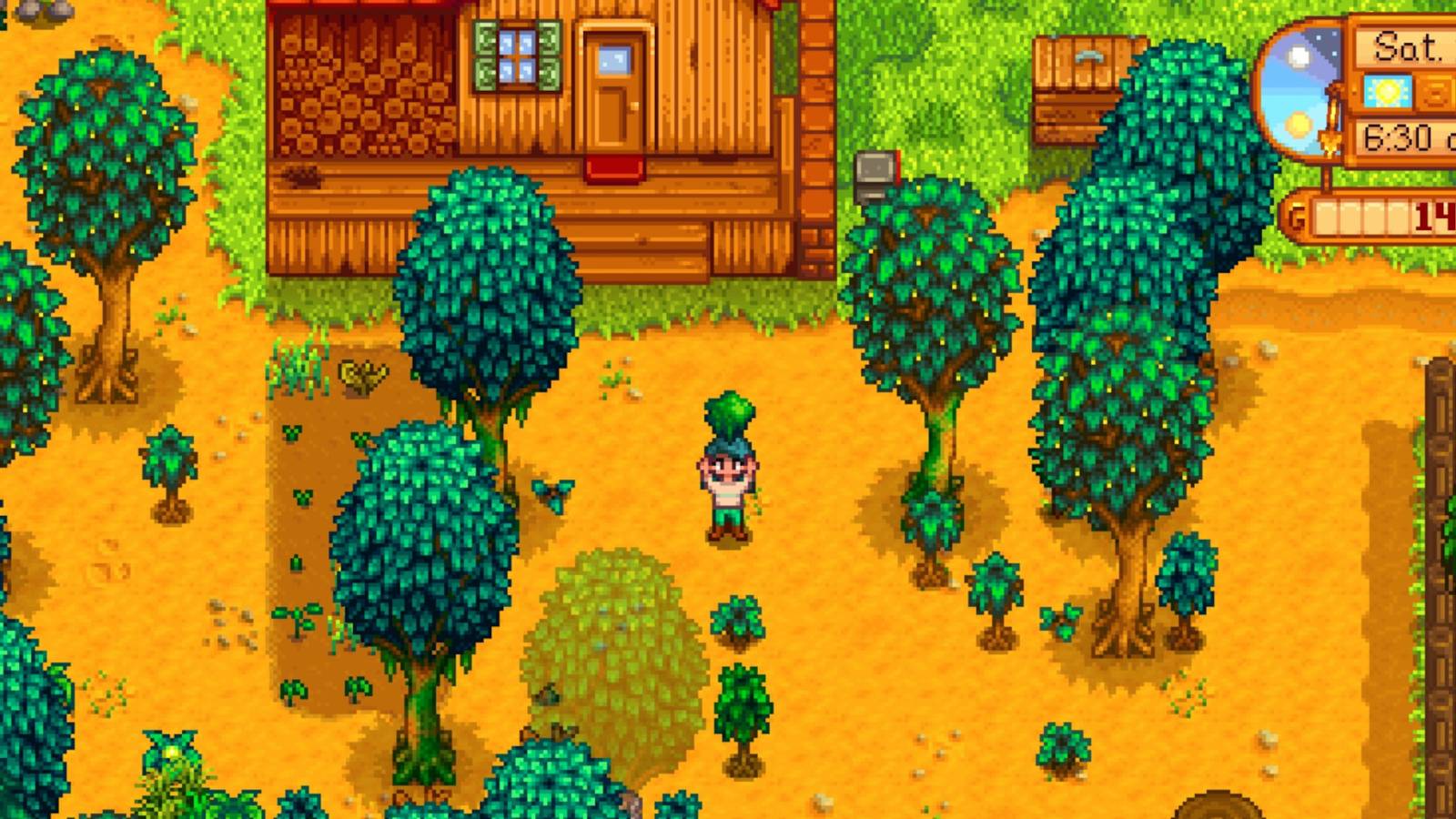Viewport: 1456px width, 819px height.
Task: Click the 6:30 am clock readout
Action: point(1406,139)
